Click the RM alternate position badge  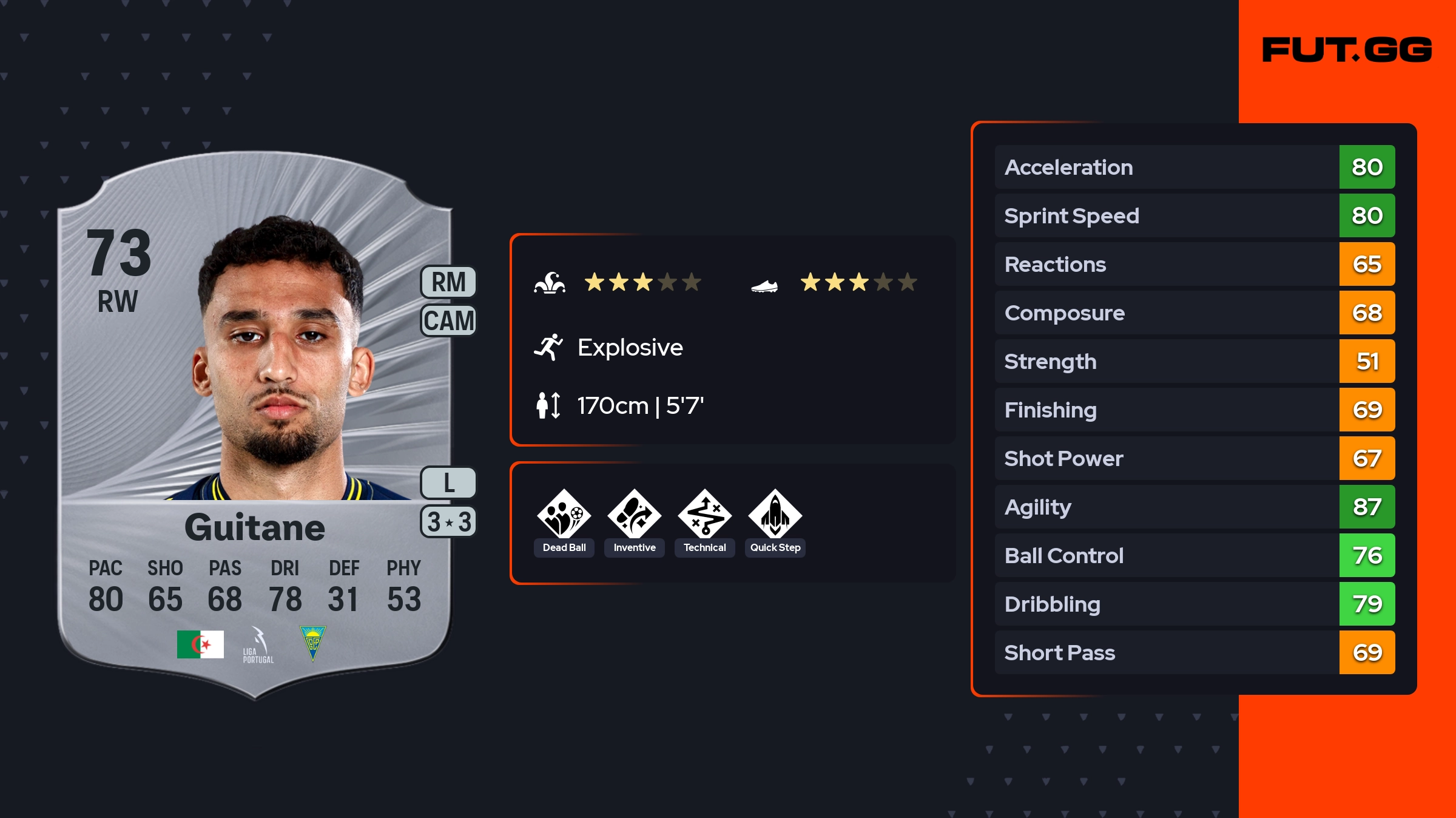point(448,282)
